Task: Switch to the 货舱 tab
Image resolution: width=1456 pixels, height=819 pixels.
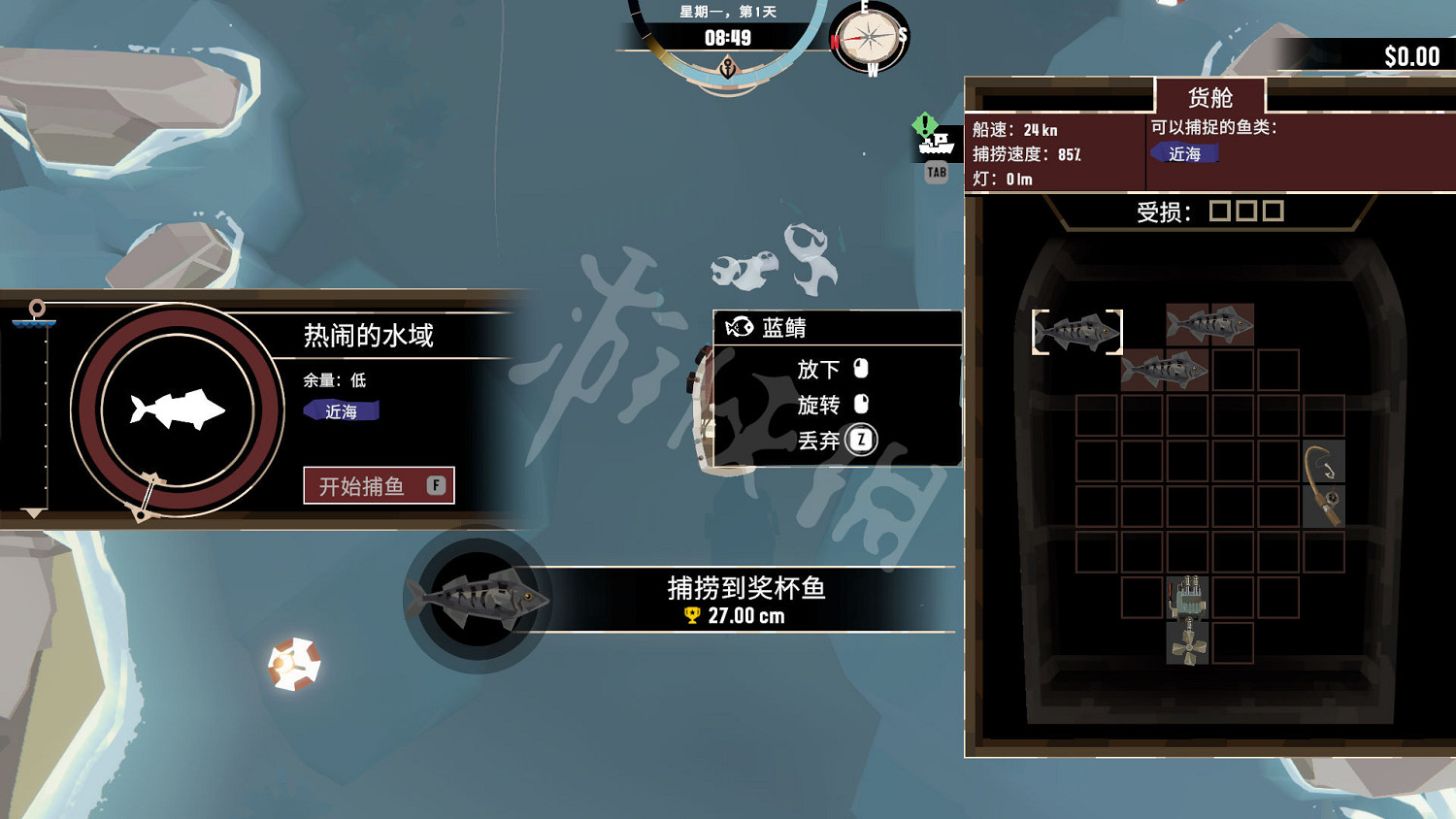Action: (x=1208, y=95)
